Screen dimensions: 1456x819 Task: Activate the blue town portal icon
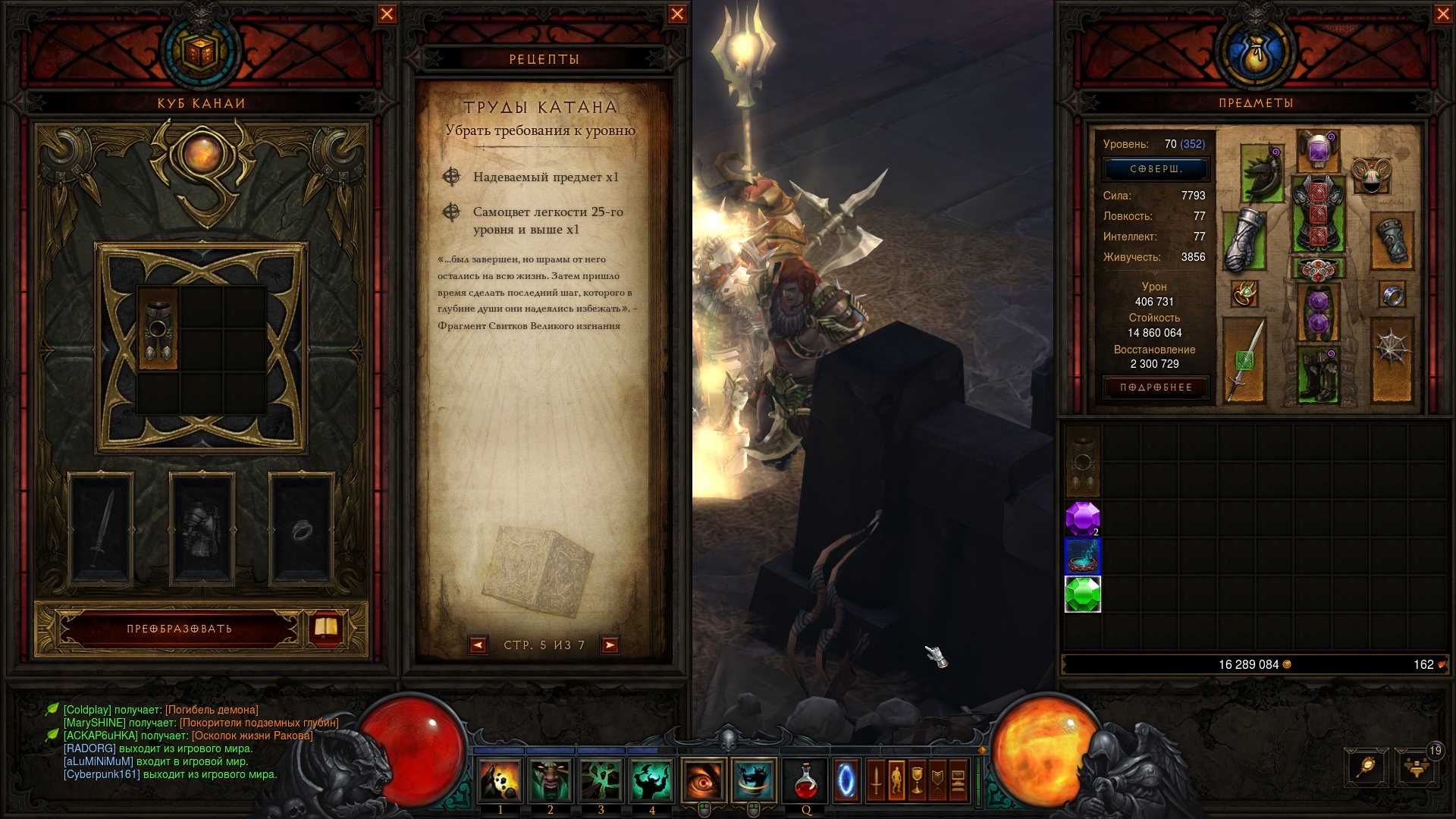(846, 781)
